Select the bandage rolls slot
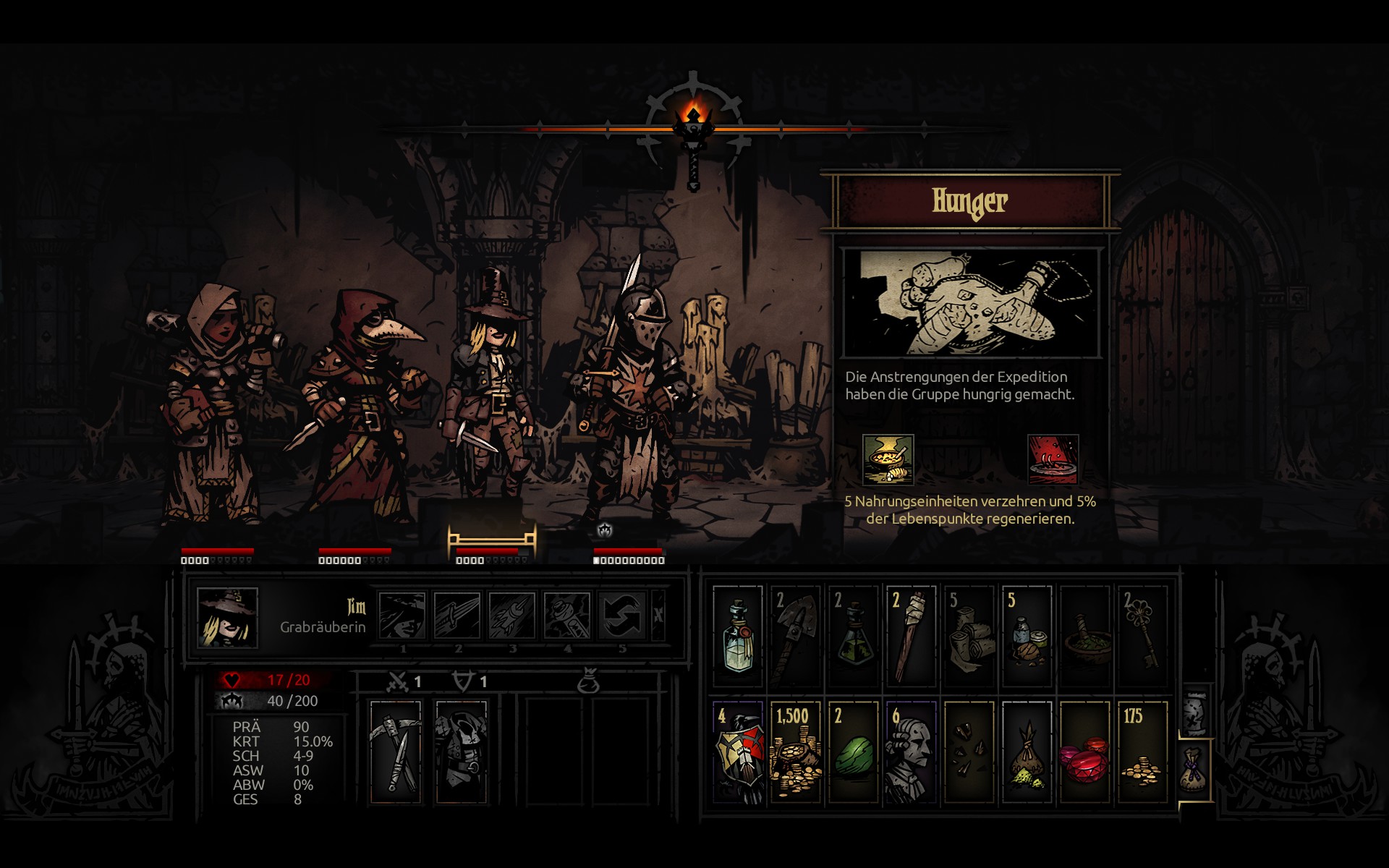Viewport: 1389px width, 868px height. pos(969,636)
